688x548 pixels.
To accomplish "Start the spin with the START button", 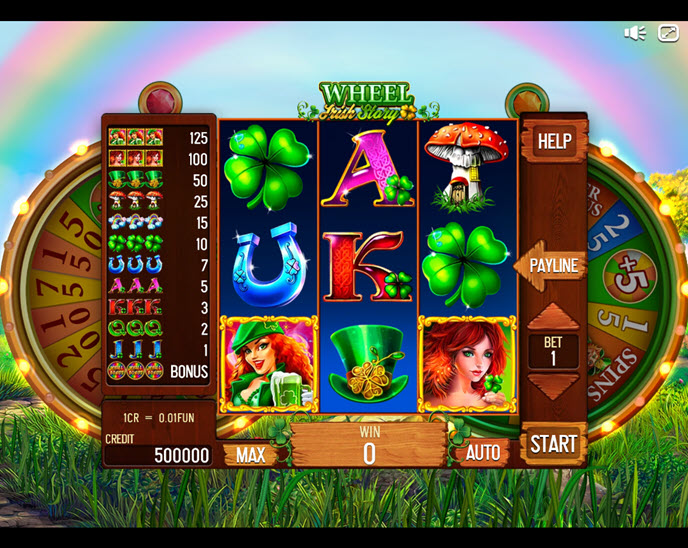I will tap(553, 443).
